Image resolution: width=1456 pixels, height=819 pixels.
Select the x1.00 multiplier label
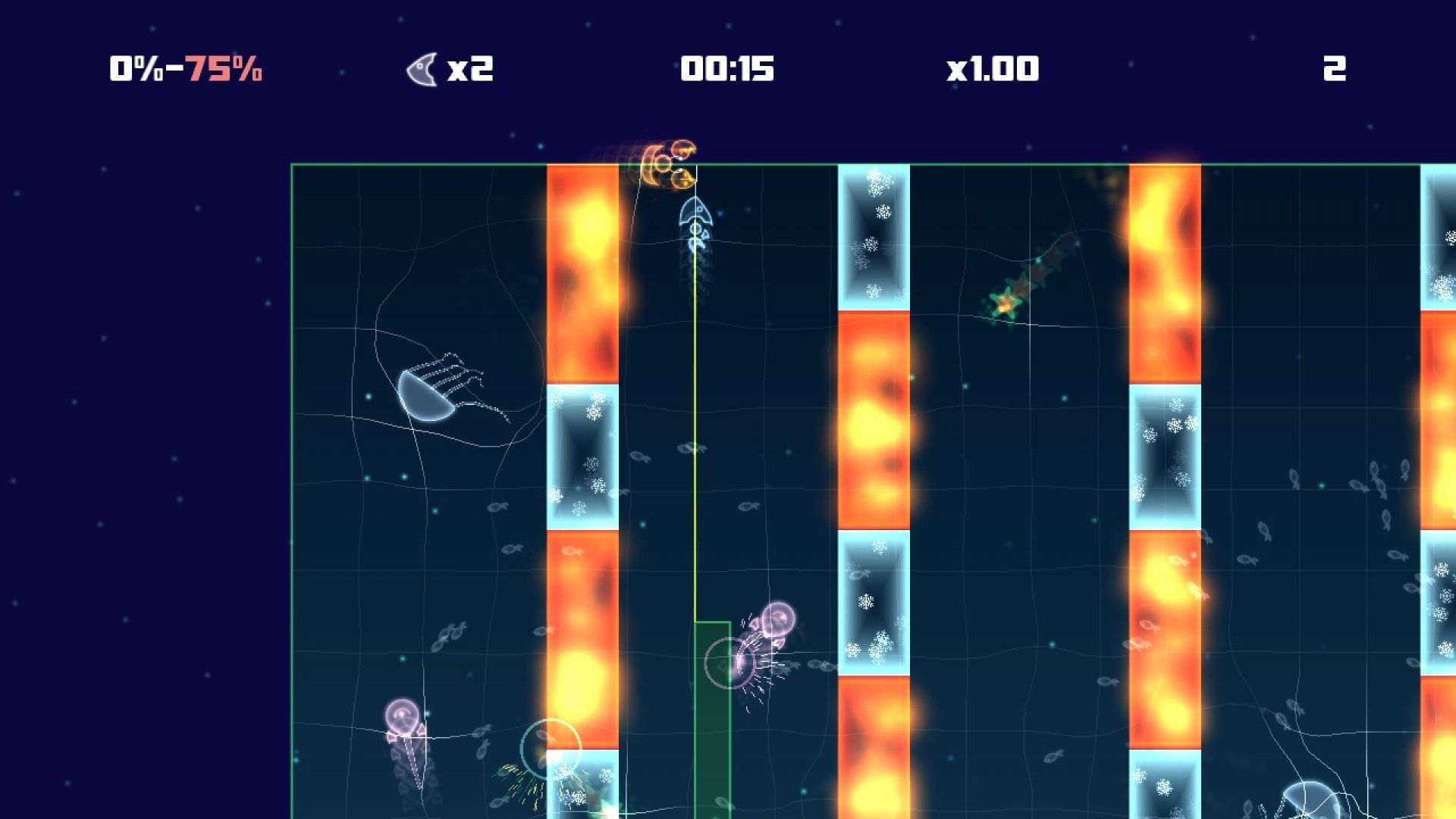click(x=993, y=69)
